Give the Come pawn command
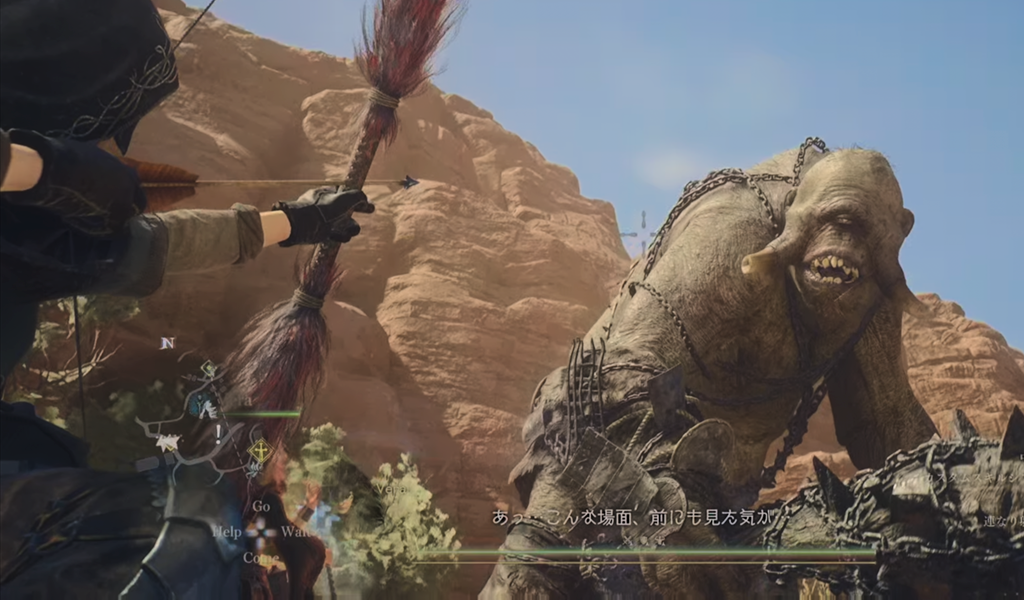The image size is (1024, 600). pos(260,557)
